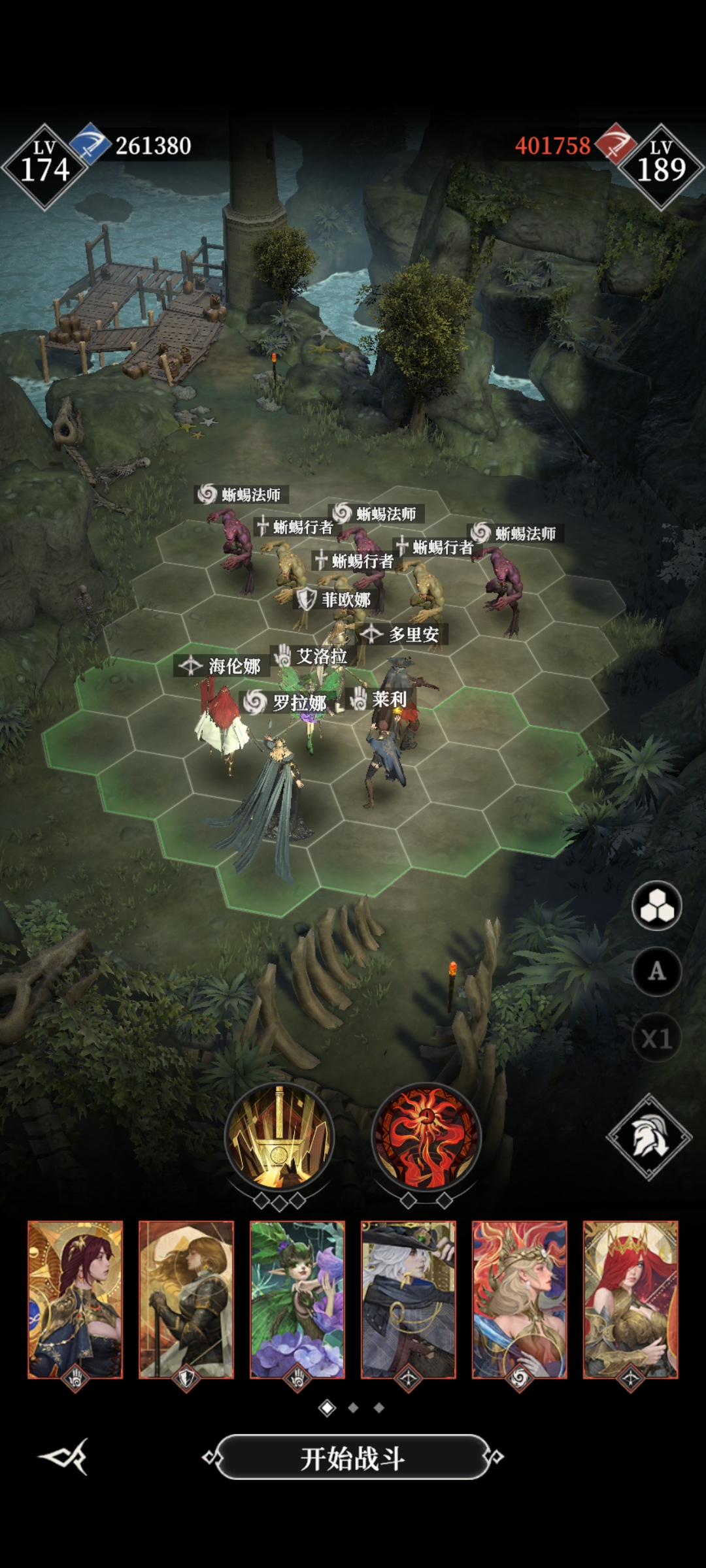The width and height of the screenshot is (706, 1568).
Task: Switch to the second hero page dot
Action: 353,1408
